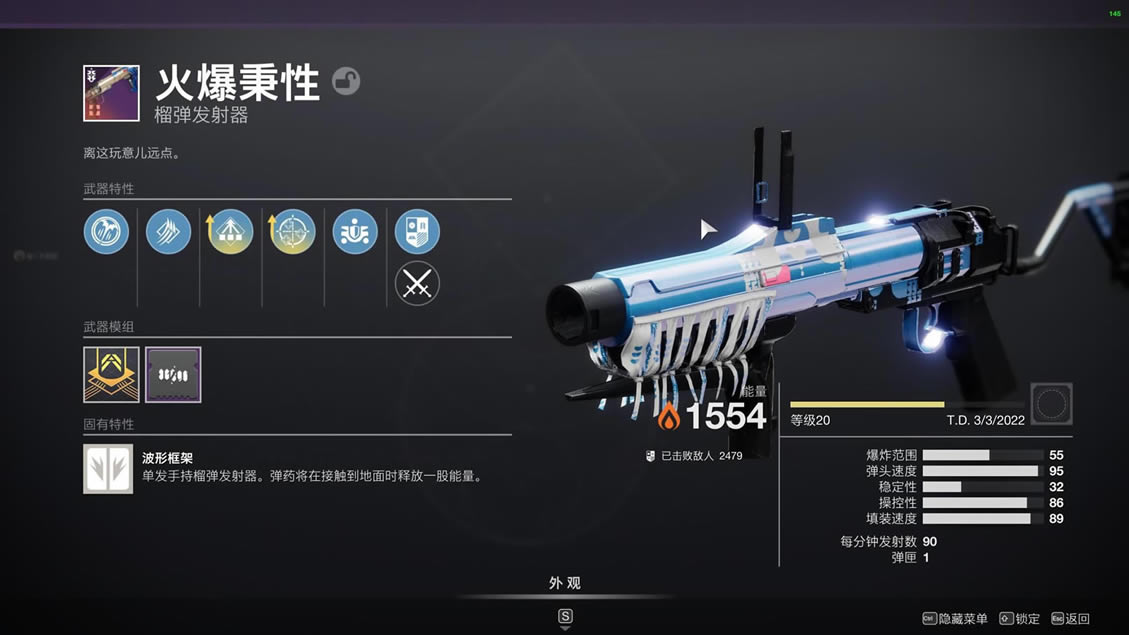Image resolution: width=1129 pixels, height=635 pixels.
Task: Open the crossed swords kill tracker
Action: coord(417,284)
